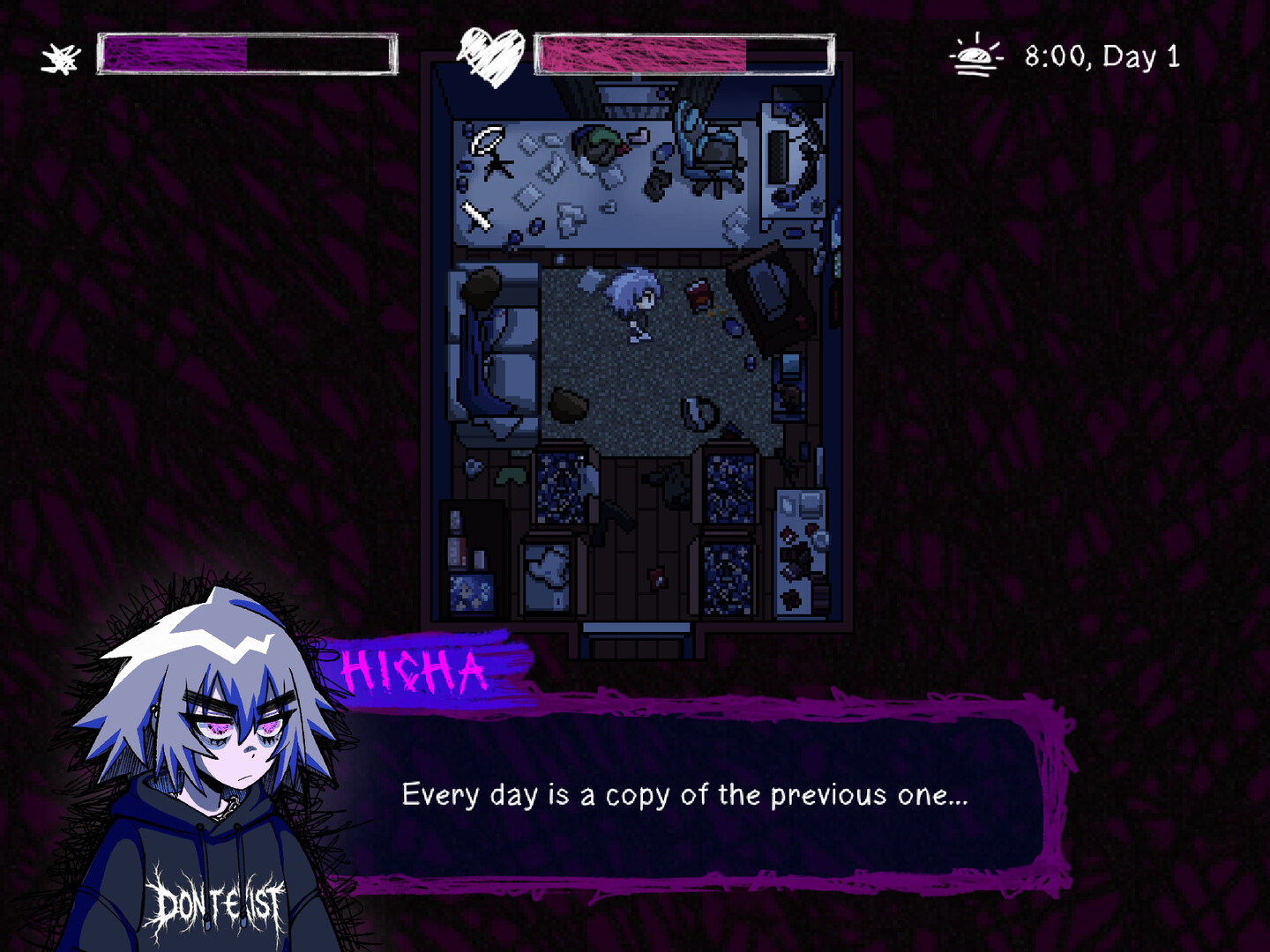The width and height of the screenshot is (1270, 952).
Task: Click the 8:00, Day 1 time display
Action: point(1101,56)
